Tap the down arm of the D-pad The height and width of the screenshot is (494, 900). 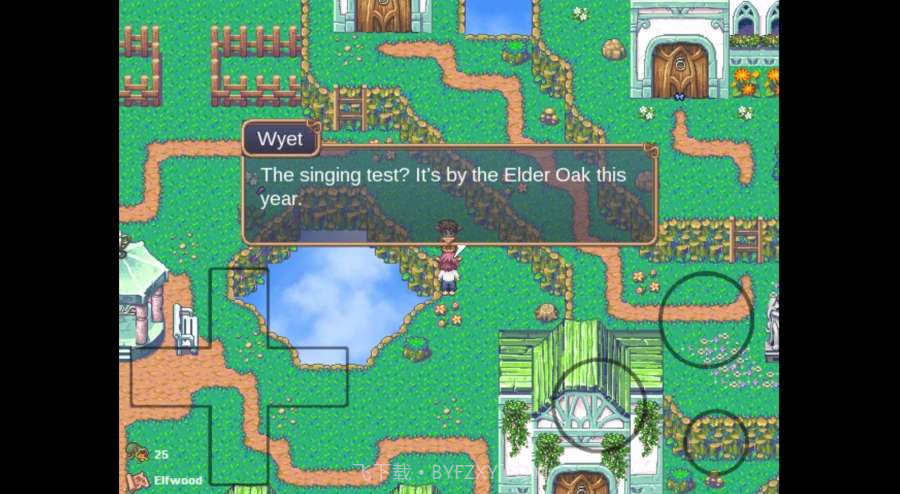pos(239,444)
